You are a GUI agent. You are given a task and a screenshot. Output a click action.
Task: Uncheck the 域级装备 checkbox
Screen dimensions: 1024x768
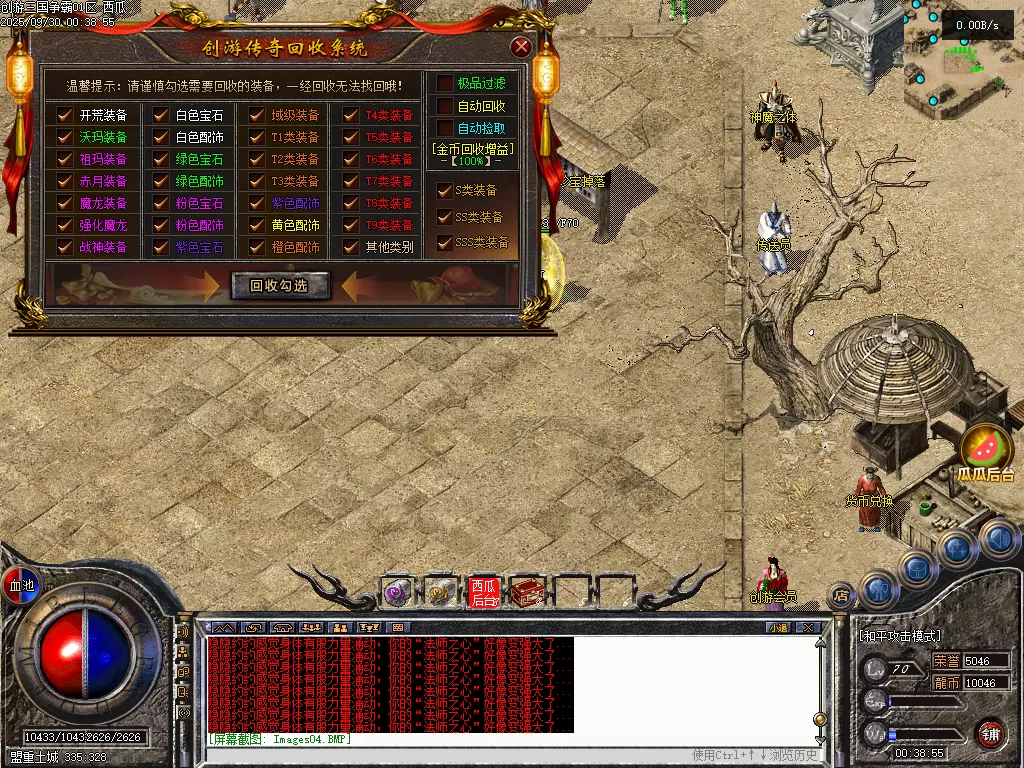pos(257,115)
